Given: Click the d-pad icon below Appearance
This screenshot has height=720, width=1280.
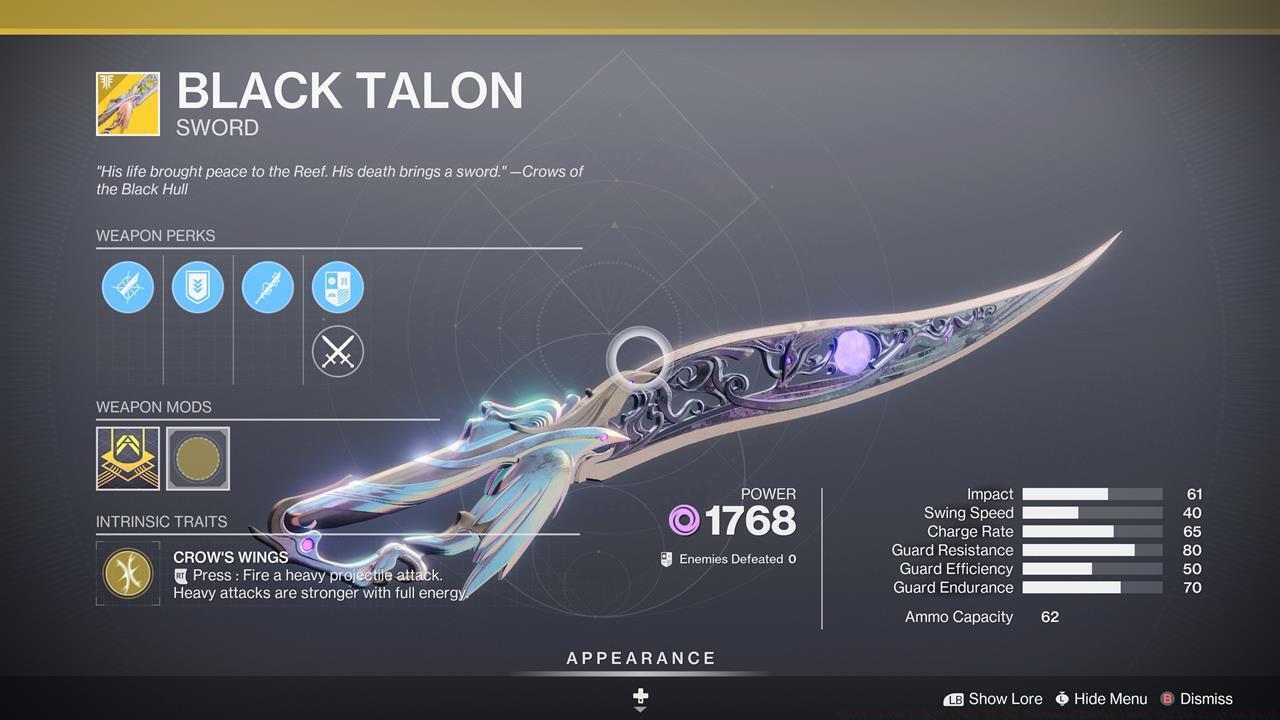Looking at the screenshot, I should pos(640,697).
